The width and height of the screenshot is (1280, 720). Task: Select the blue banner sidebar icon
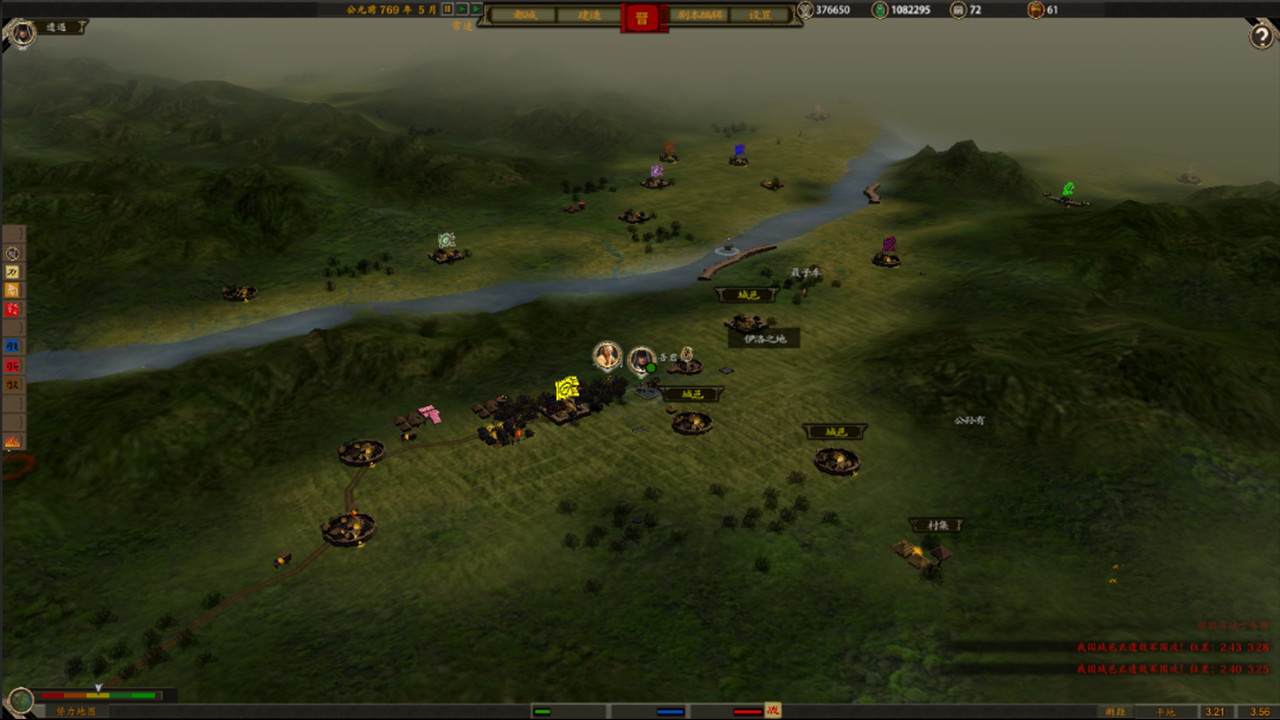13,346
